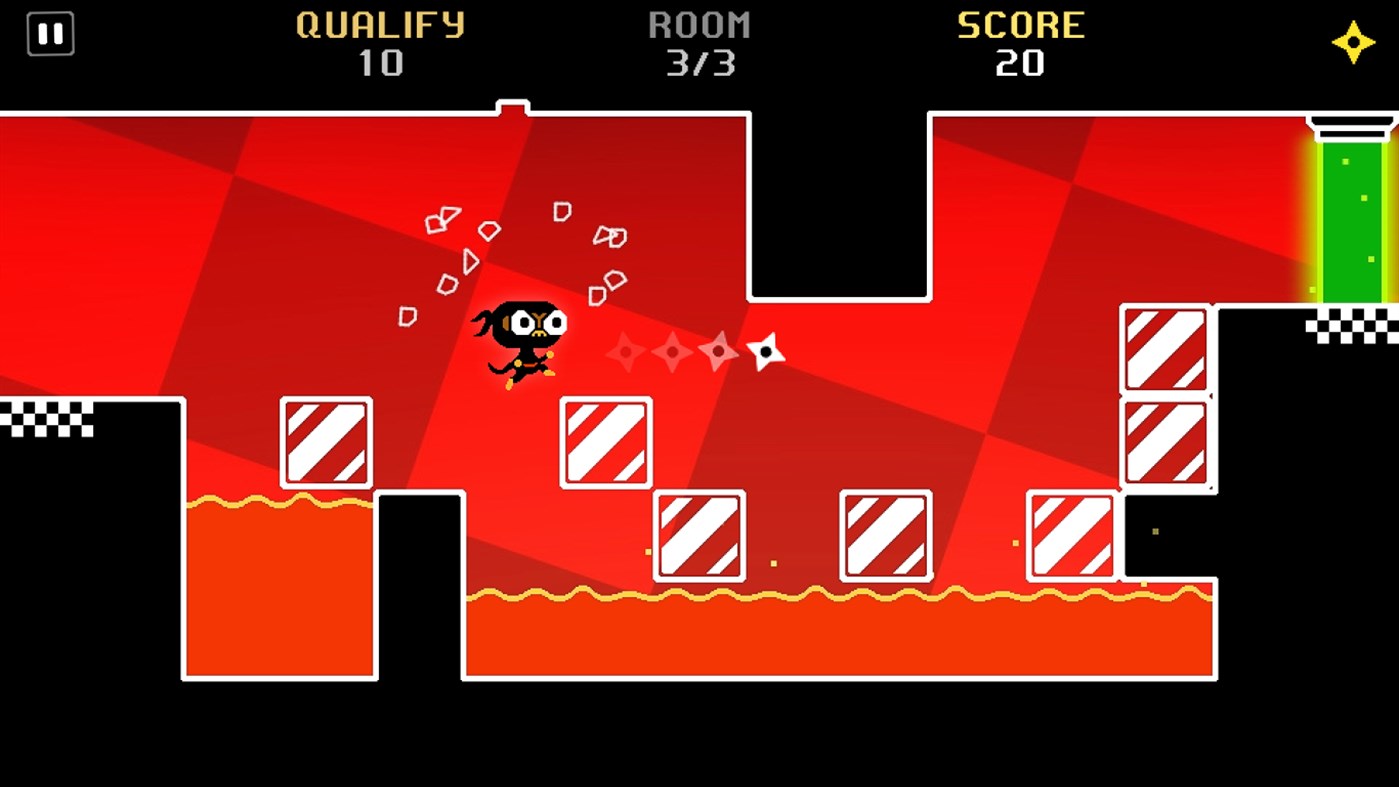Select the yellow shuriken icon top right
1399x787 pixels.
click(x=1352, y=42)
